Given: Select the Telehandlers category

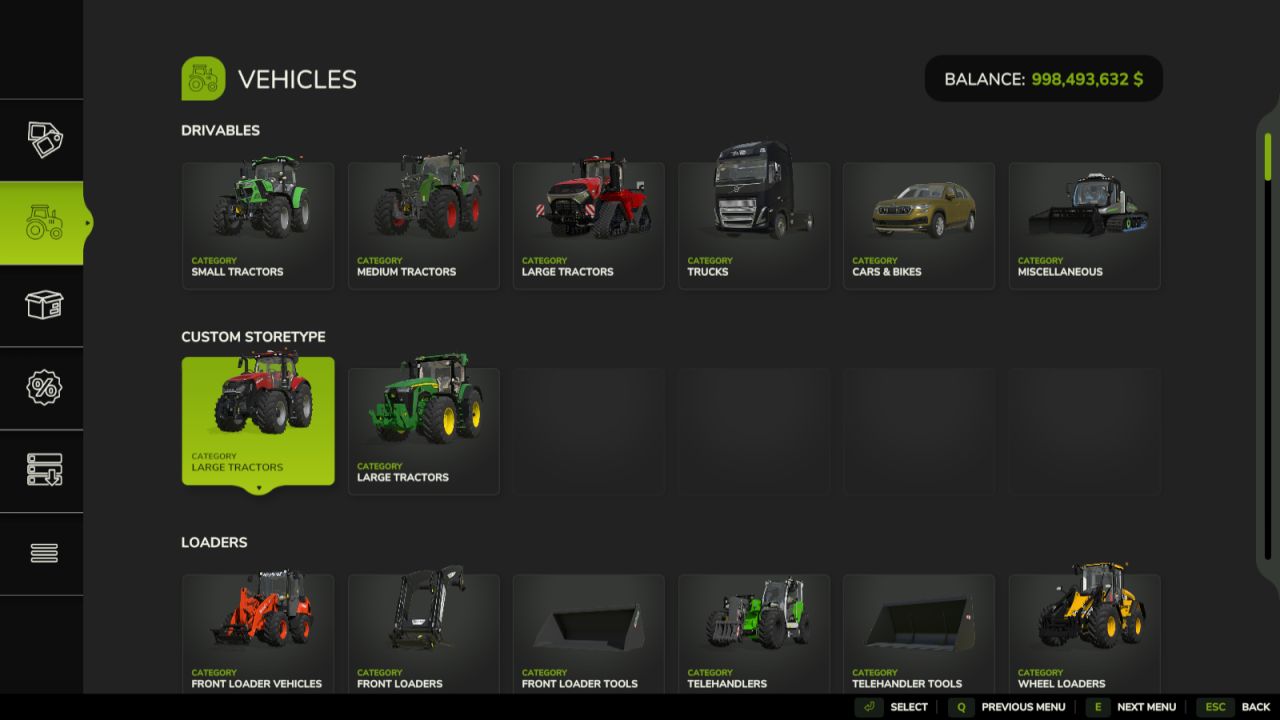Looking at the screenshot, I should pos(753,634).
